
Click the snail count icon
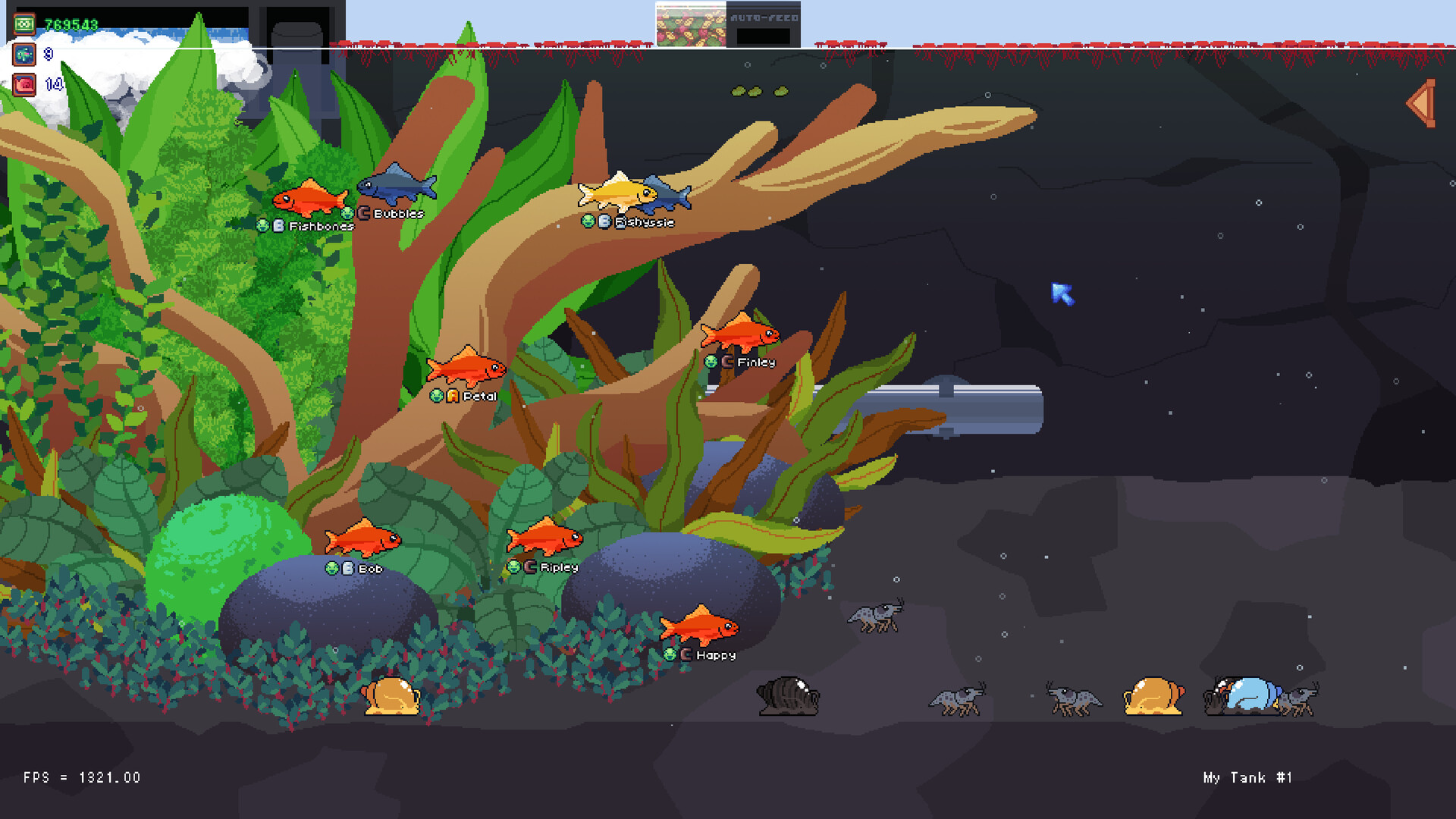point(24,85)
